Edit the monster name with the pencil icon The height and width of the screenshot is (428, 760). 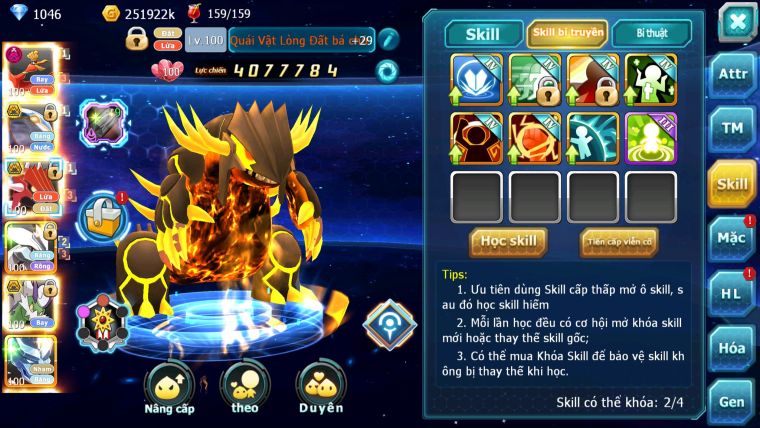(389, 40)
